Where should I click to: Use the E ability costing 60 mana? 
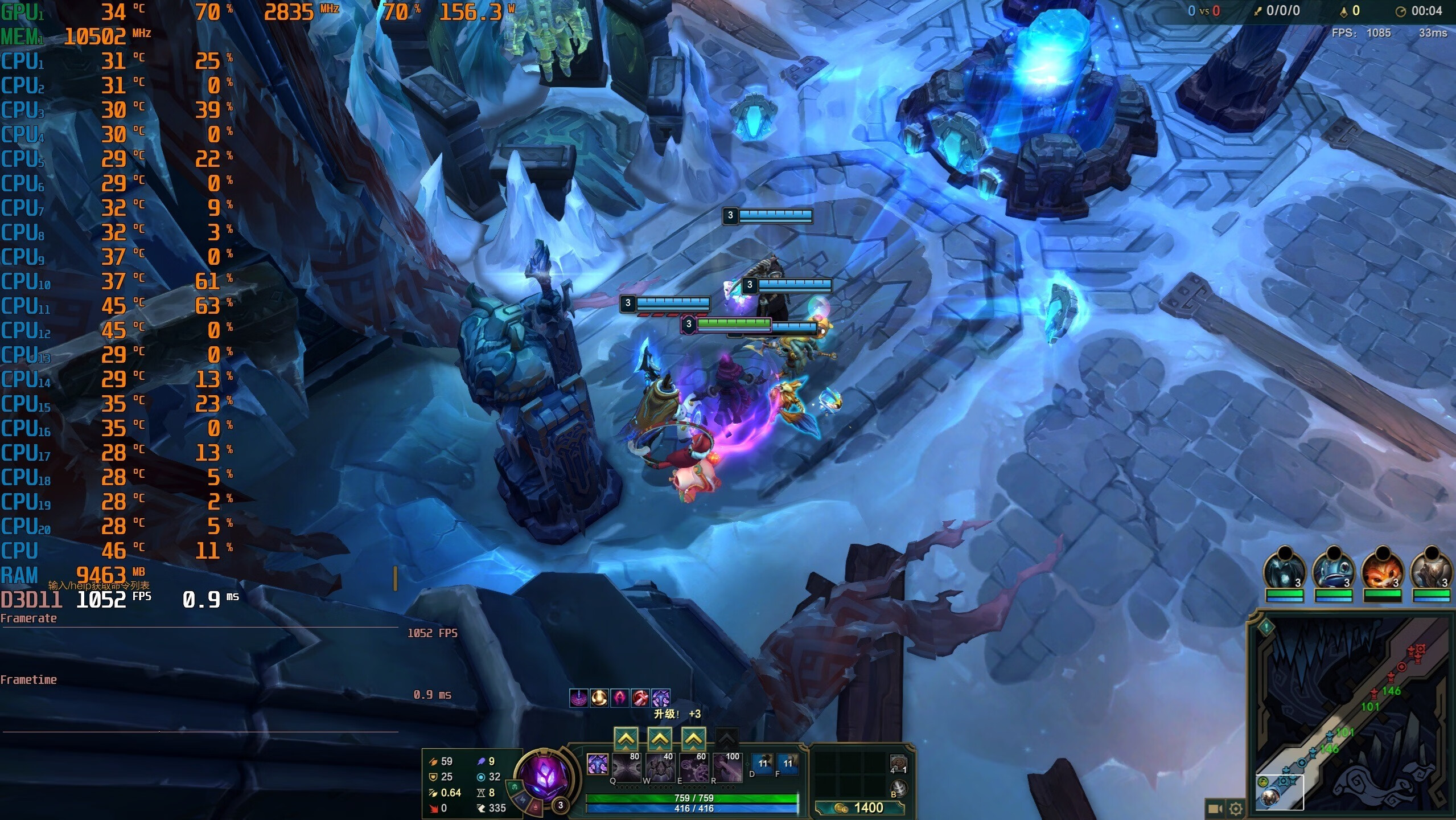[x=693, y=768]
